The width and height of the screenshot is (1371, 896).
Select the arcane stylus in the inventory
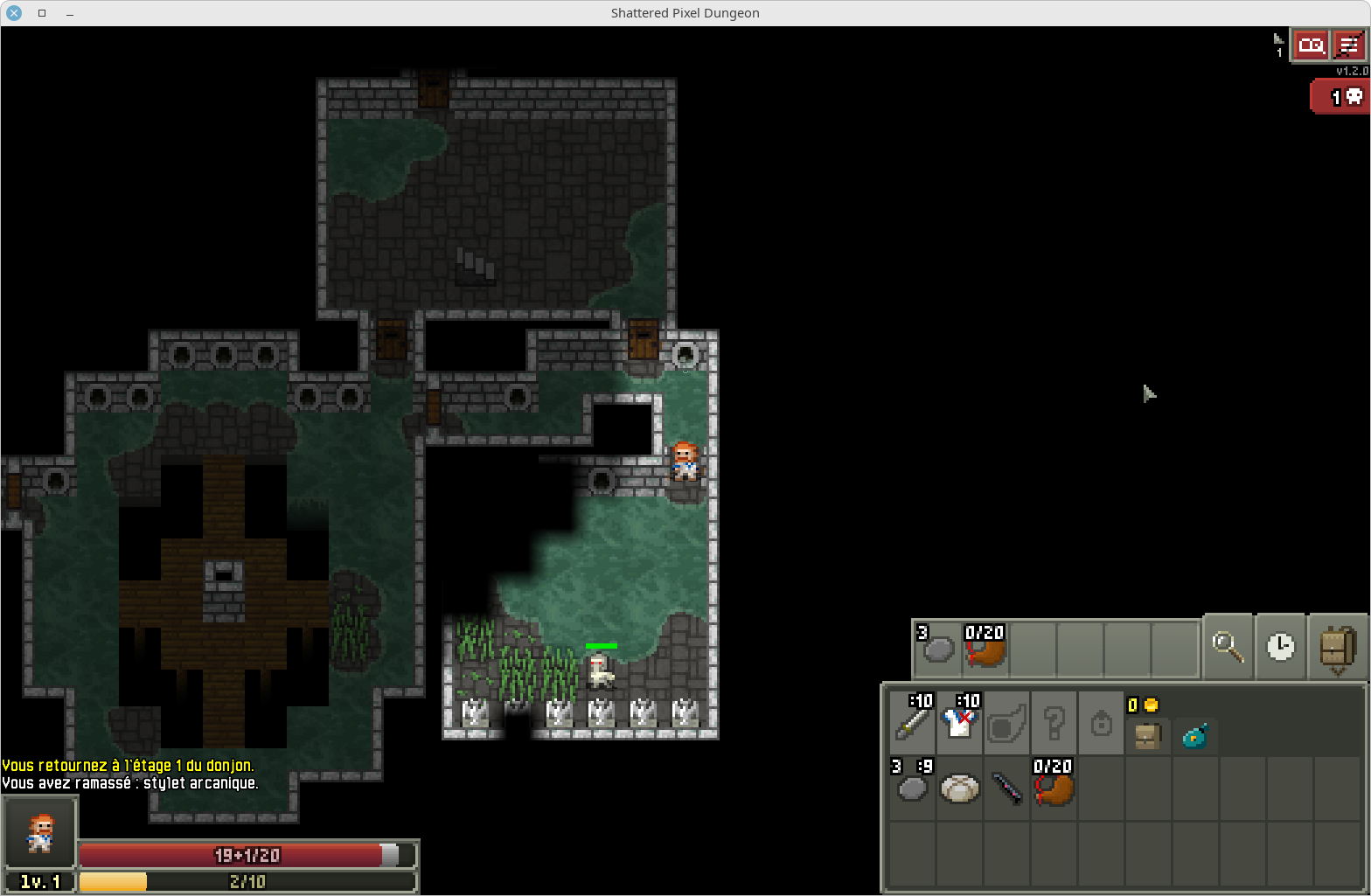pyautogui.click(x=1006, y=791)
